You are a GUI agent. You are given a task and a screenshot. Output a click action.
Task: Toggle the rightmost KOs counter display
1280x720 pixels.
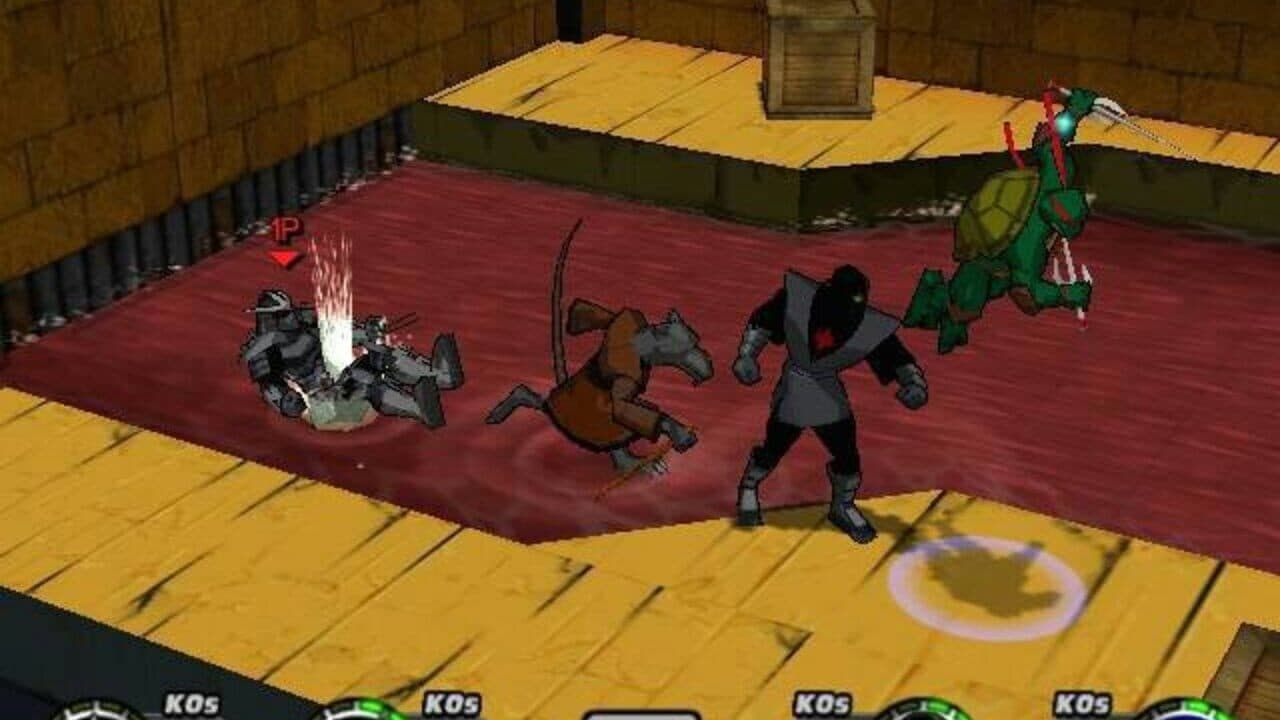coord(1082,705)
